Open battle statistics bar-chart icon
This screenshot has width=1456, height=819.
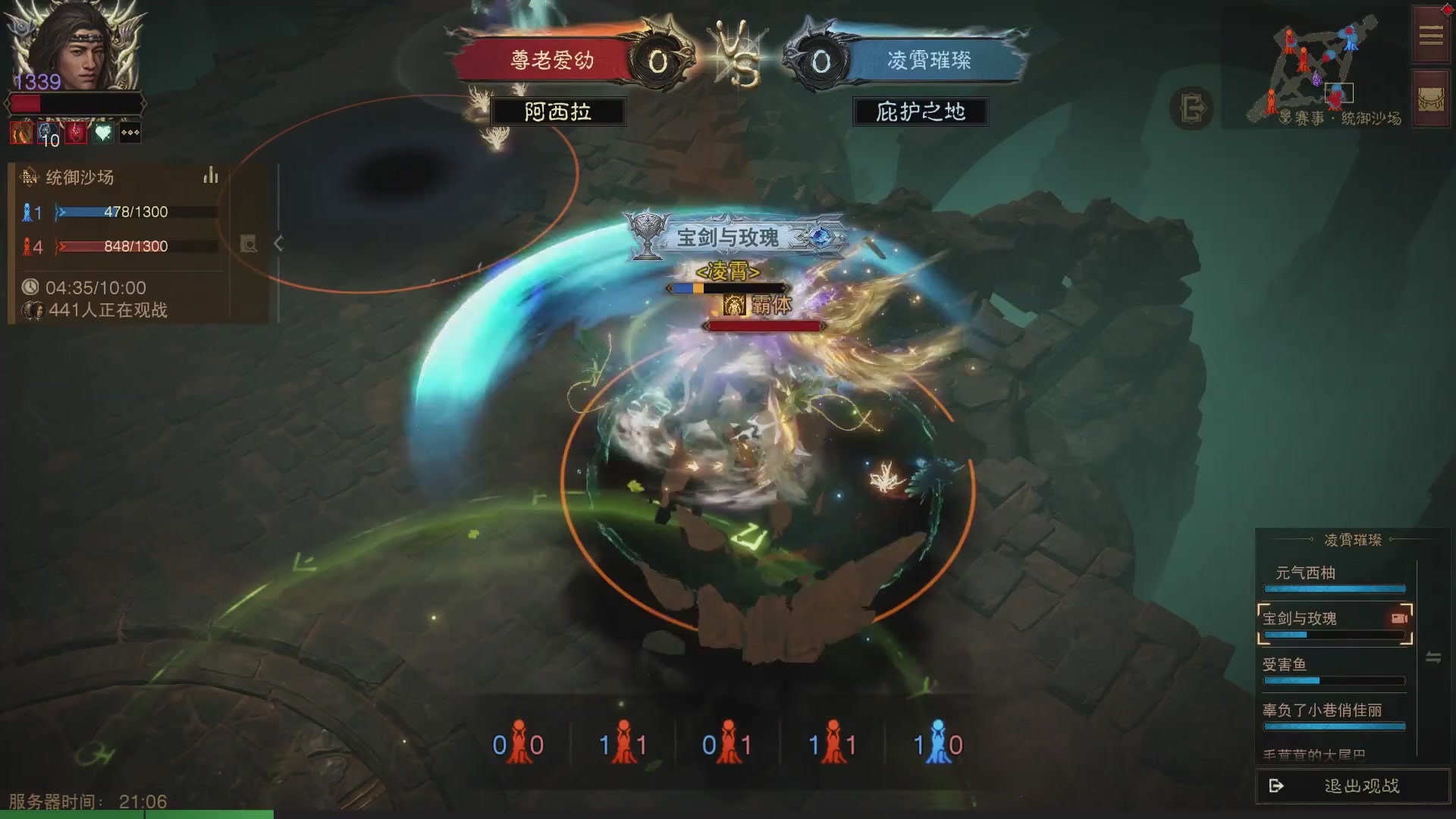[x=210, y=177]
